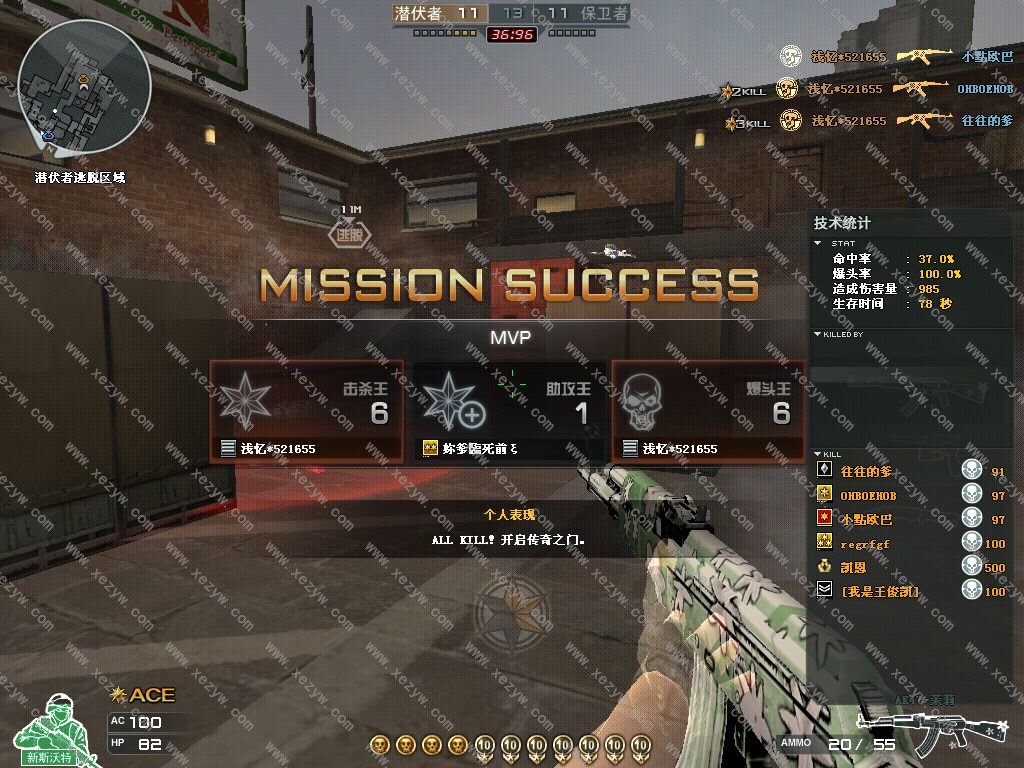Collapse the STAT section header
This screenshot has height=768, width=1024.
(837, 243)
